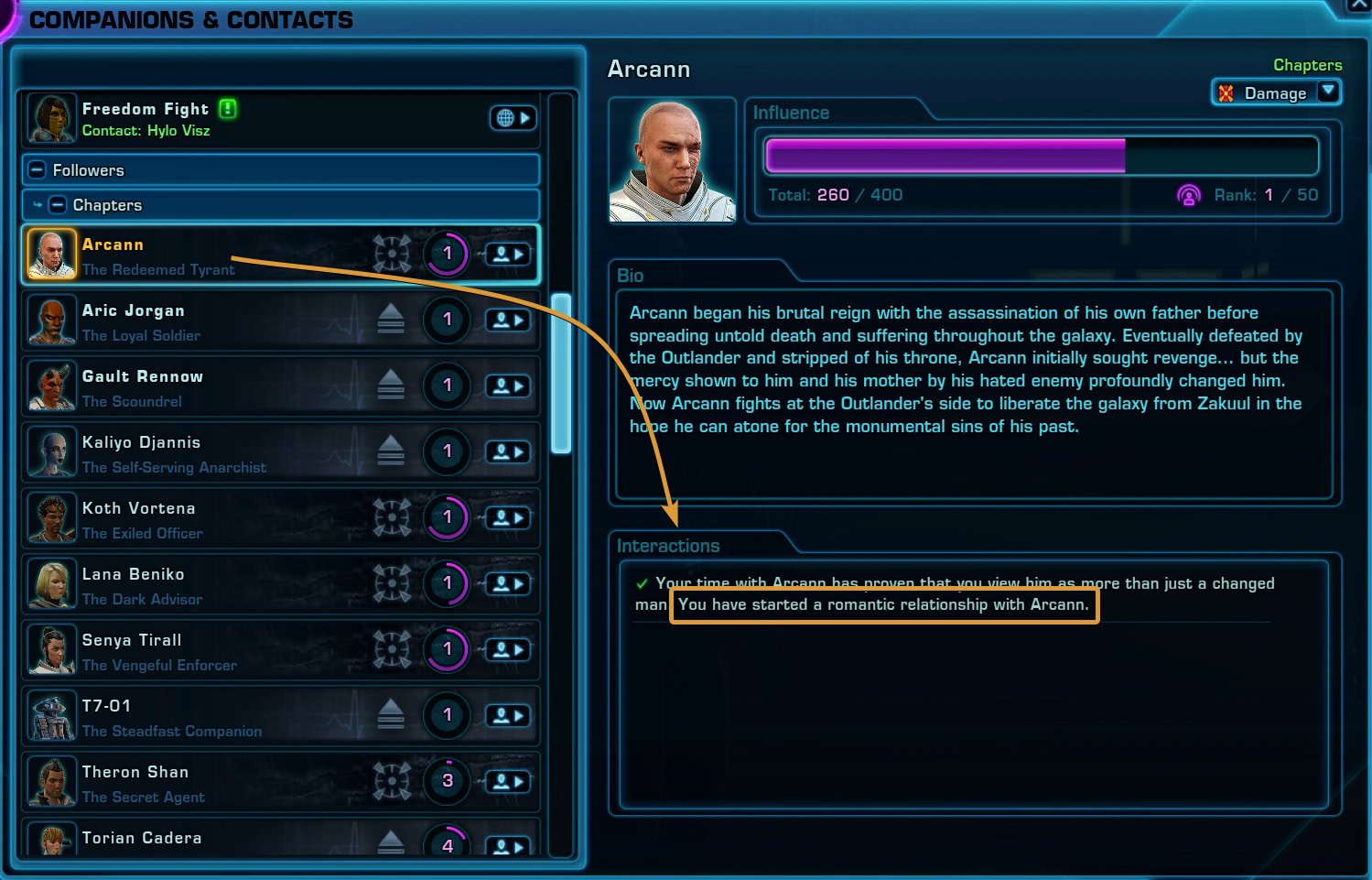Collapse the Chapters section
Viewport: 1372px width, 880px height.
click(59, 204)
